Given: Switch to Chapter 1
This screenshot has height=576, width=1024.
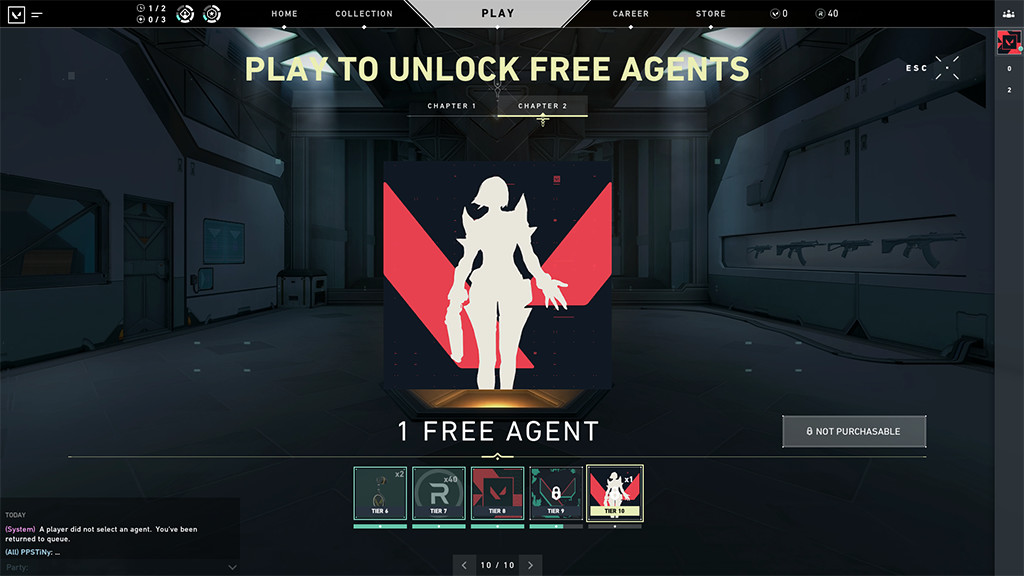Looking at the screenshot, I should (452, 106).
